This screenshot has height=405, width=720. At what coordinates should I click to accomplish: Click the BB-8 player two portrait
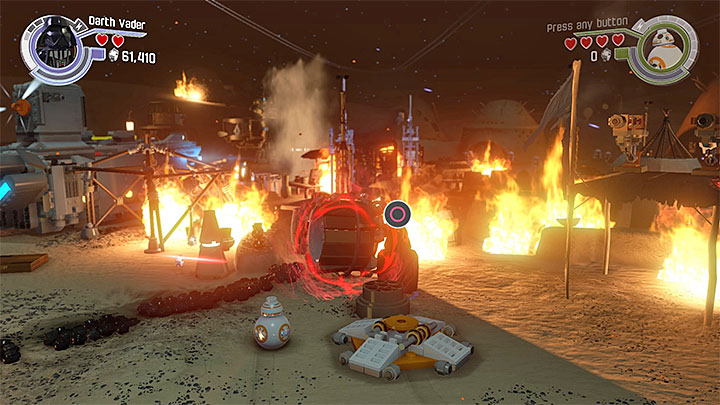[662, 44]
